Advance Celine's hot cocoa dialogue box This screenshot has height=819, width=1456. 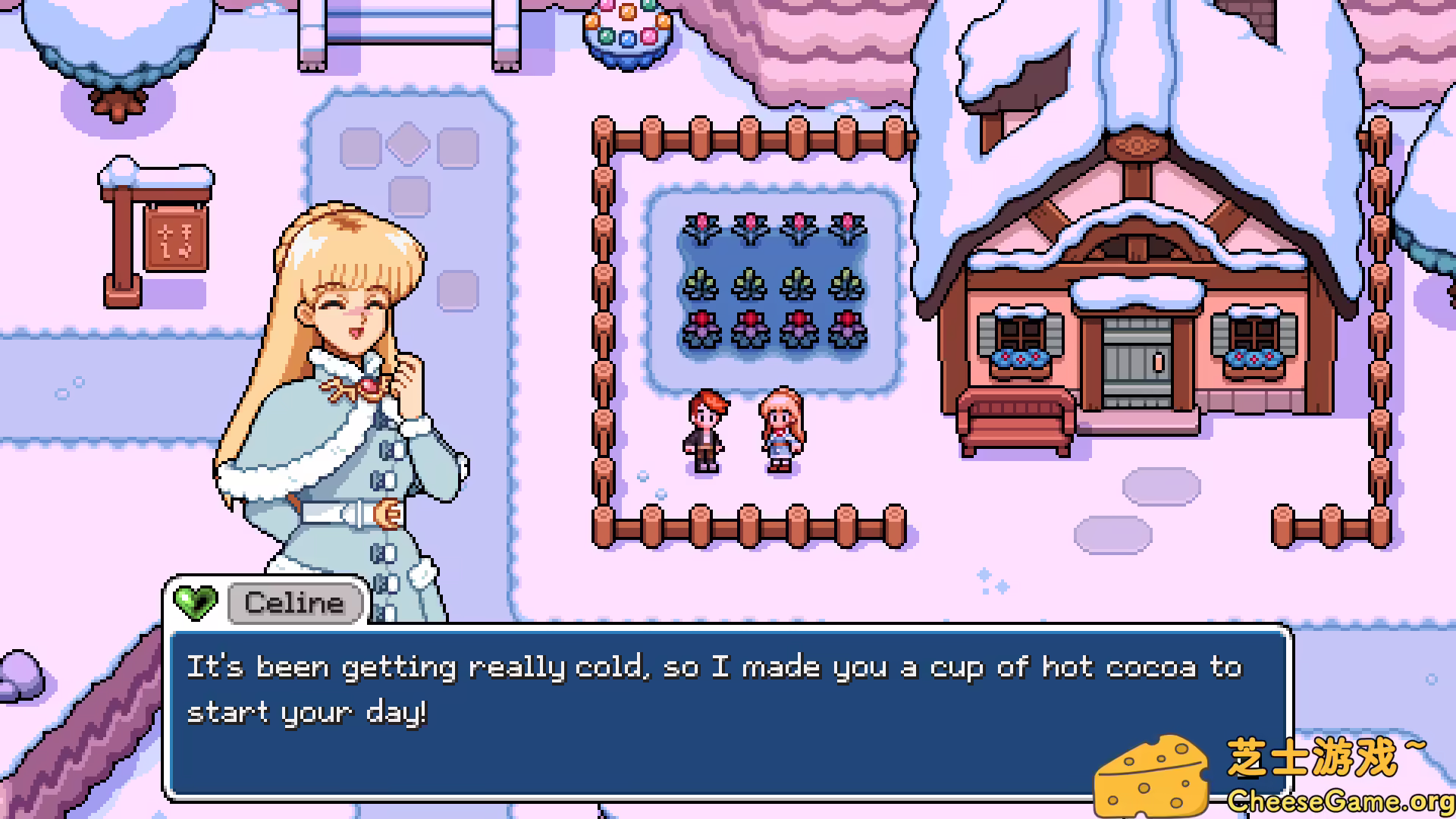728,711
